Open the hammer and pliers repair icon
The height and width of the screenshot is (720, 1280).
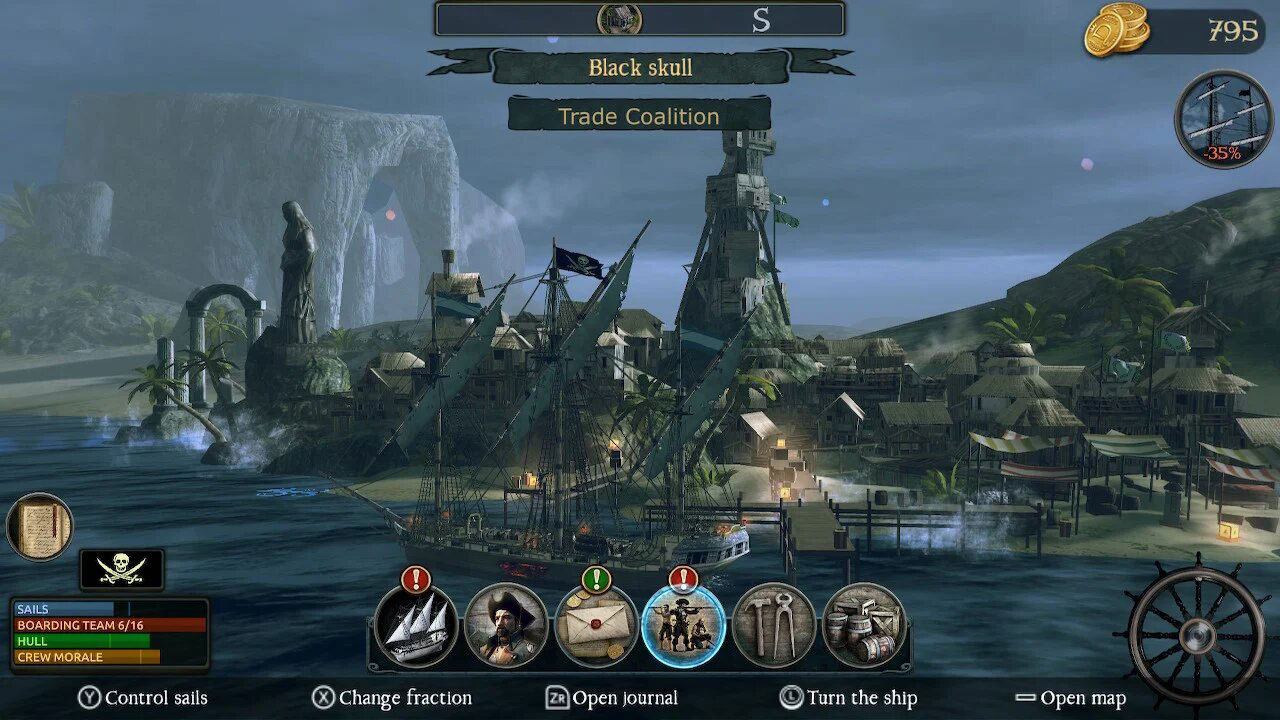coord(774,626)
